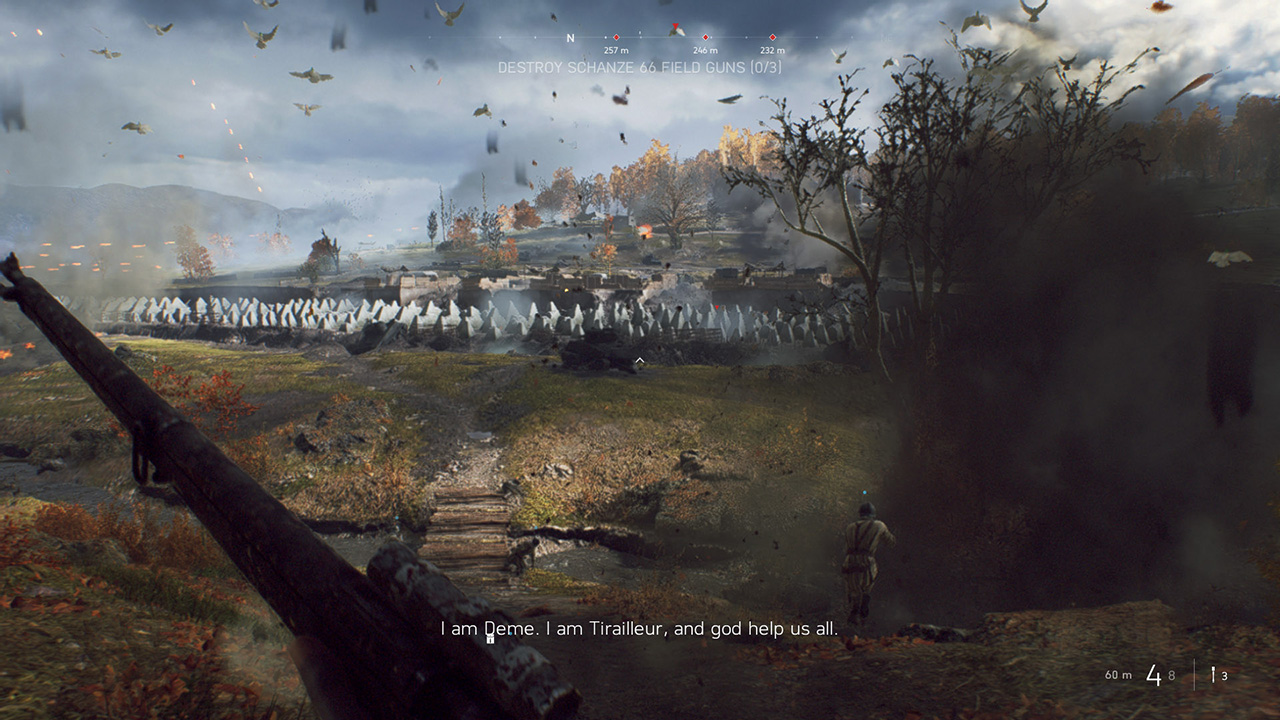Click the grenade icon in the ammo HUD

pyautogui.click(x=1213, y=672)
